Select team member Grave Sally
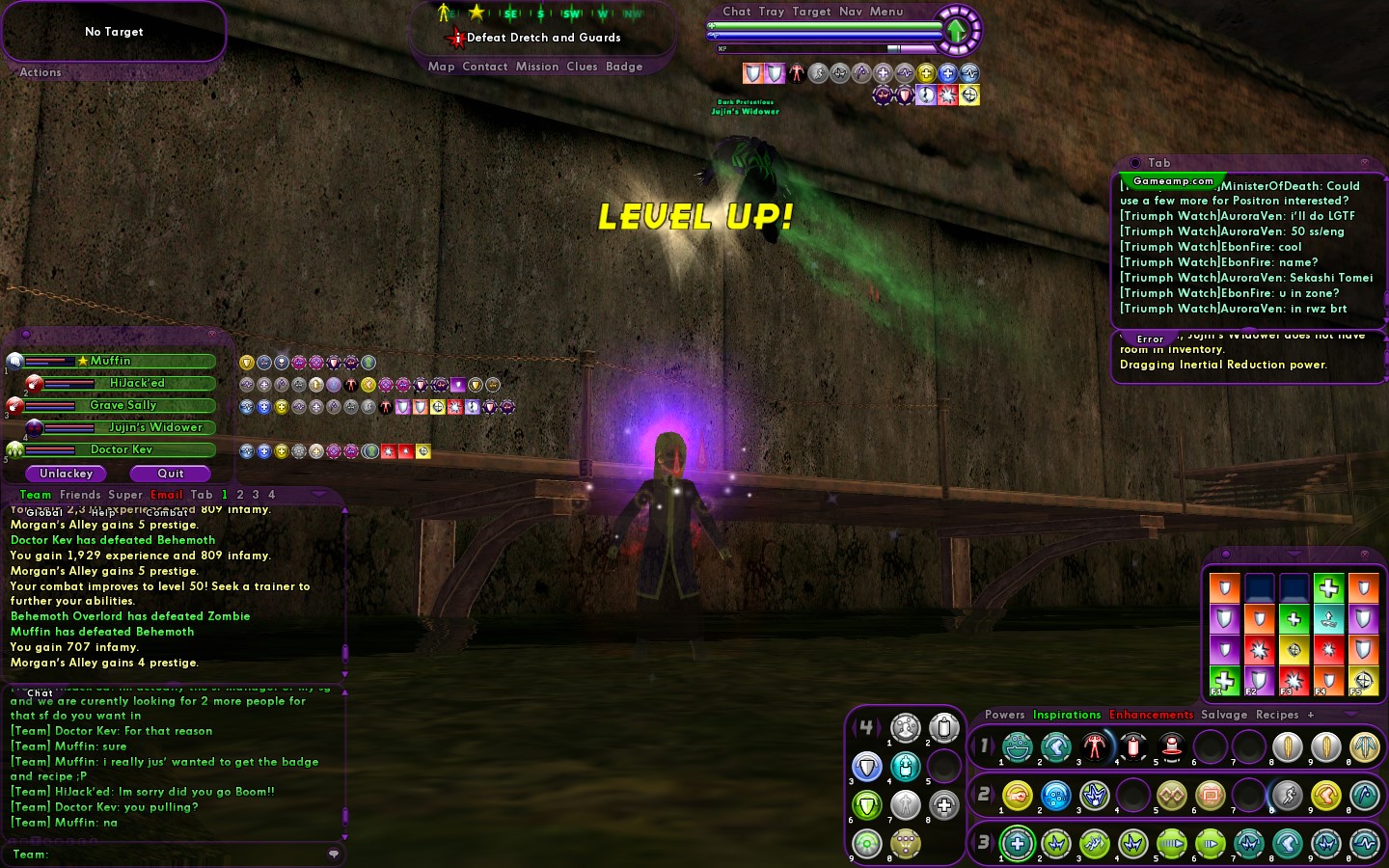The width and height of the screenshot is (1389, 868). click(123, 405)
